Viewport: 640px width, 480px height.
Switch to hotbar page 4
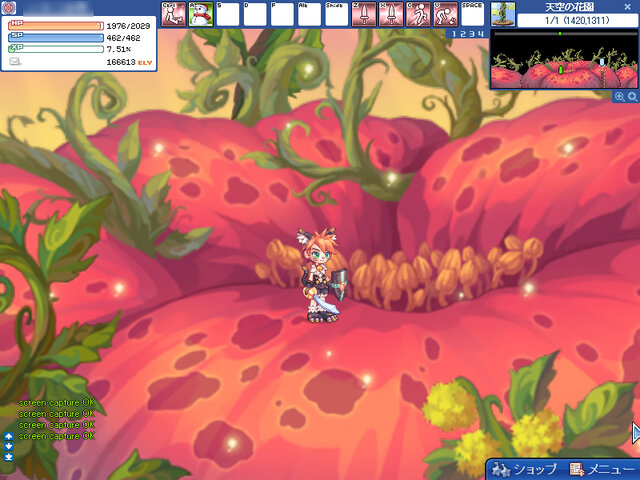(478, 34)
